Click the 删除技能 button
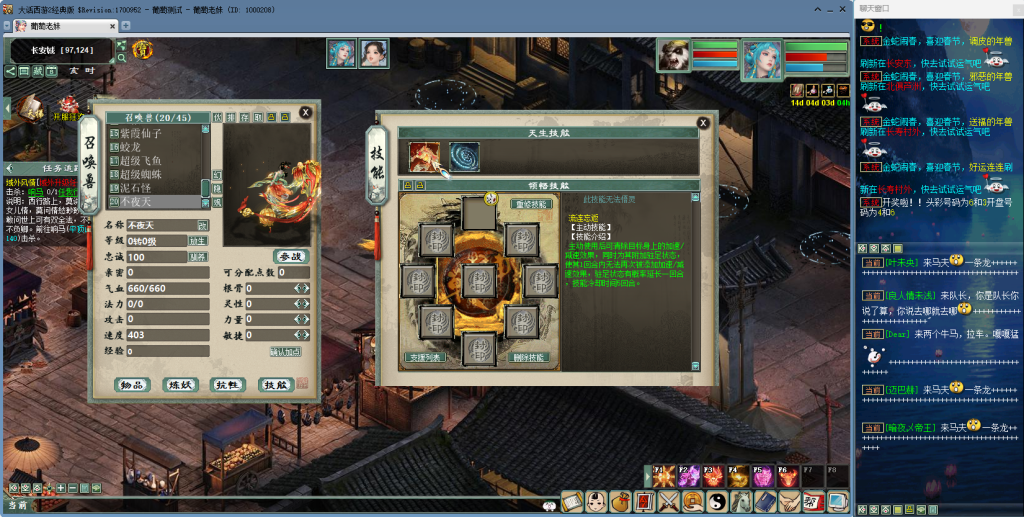Screen dimensions: 1024x517 tap(529, 357)
